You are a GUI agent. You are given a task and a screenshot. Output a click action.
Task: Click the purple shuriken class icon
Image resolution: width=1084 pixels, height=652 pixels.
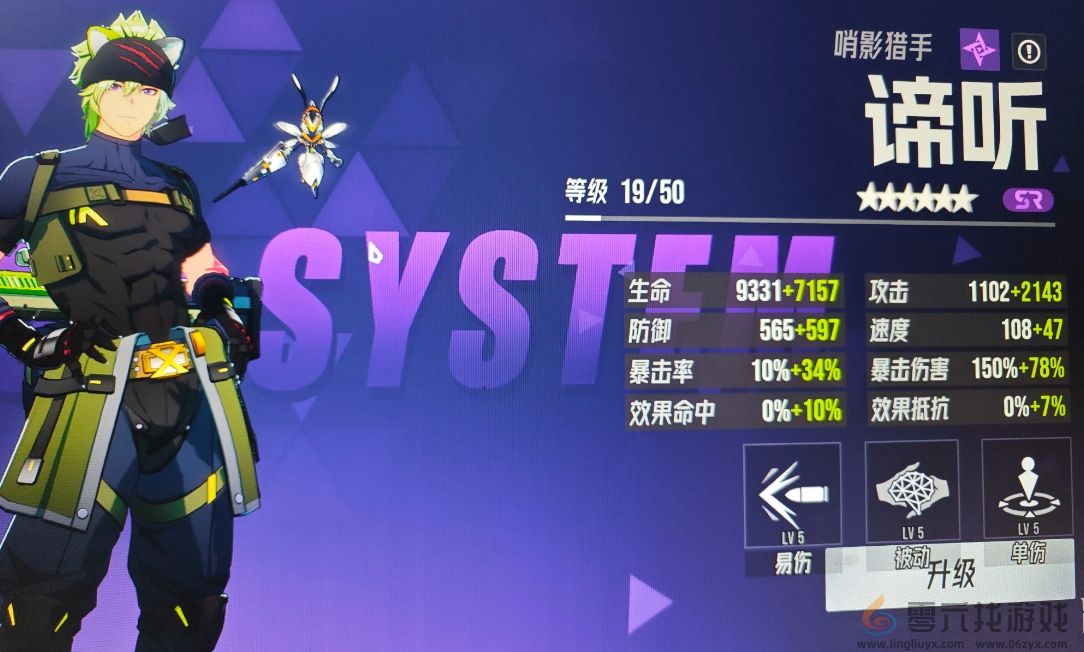pos(979,49)
